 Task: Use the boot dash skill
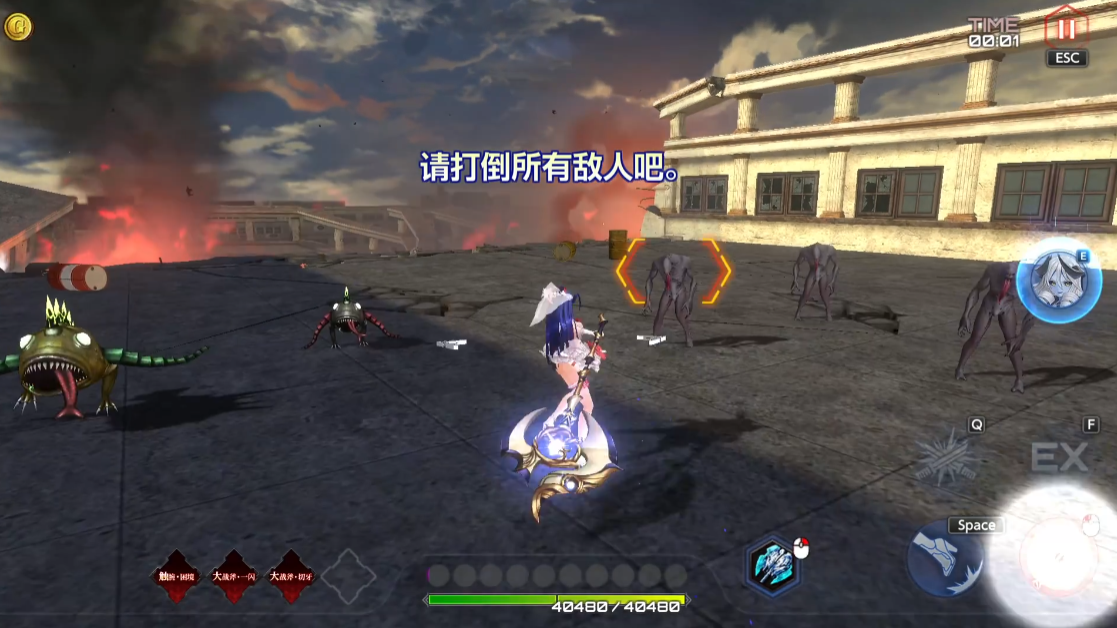(x=945, y=559)
